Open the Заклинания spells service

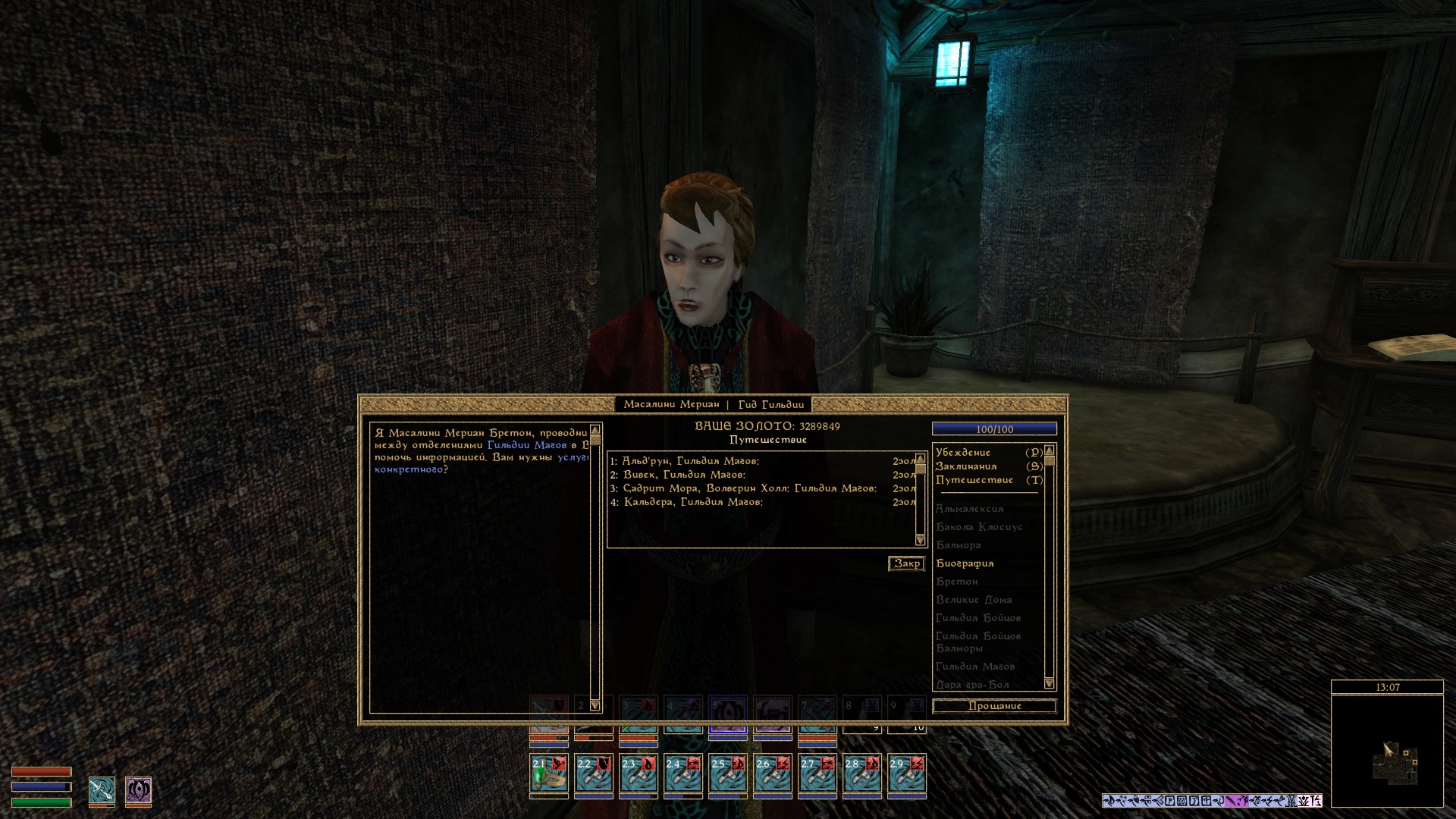click(x=966, y=466)
